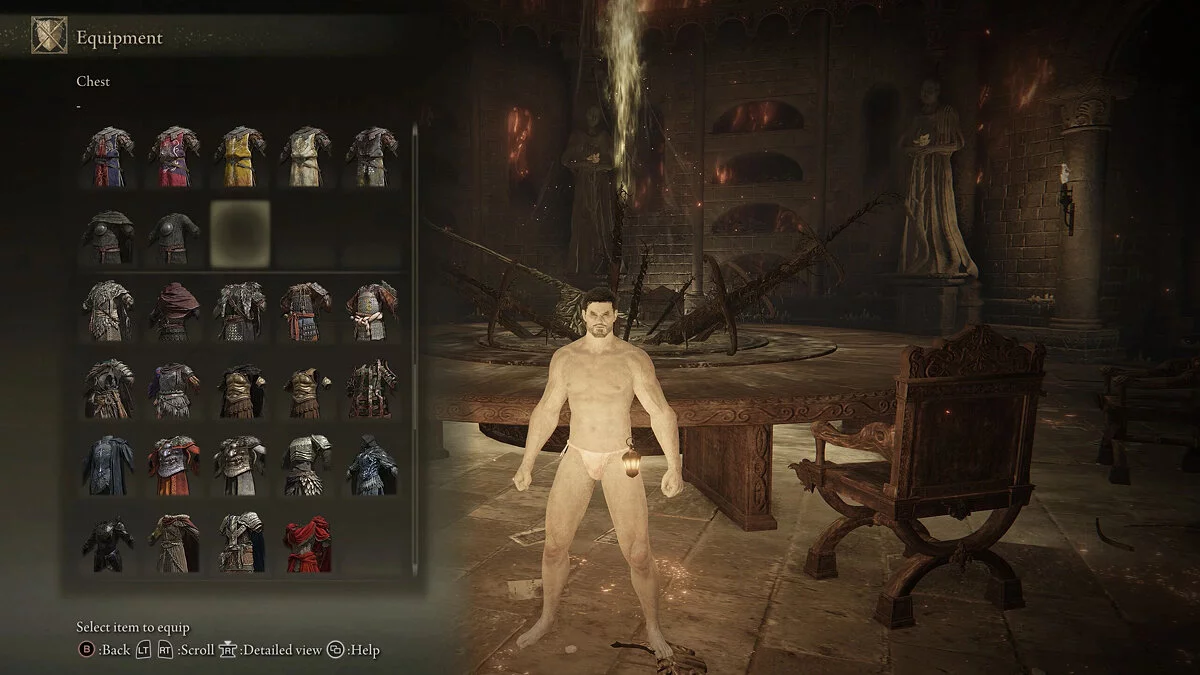The width and height of the screenshot is (1200, 675).
Task: Select the bright red draped cloth garment
Action: click(x=305, y=542)
